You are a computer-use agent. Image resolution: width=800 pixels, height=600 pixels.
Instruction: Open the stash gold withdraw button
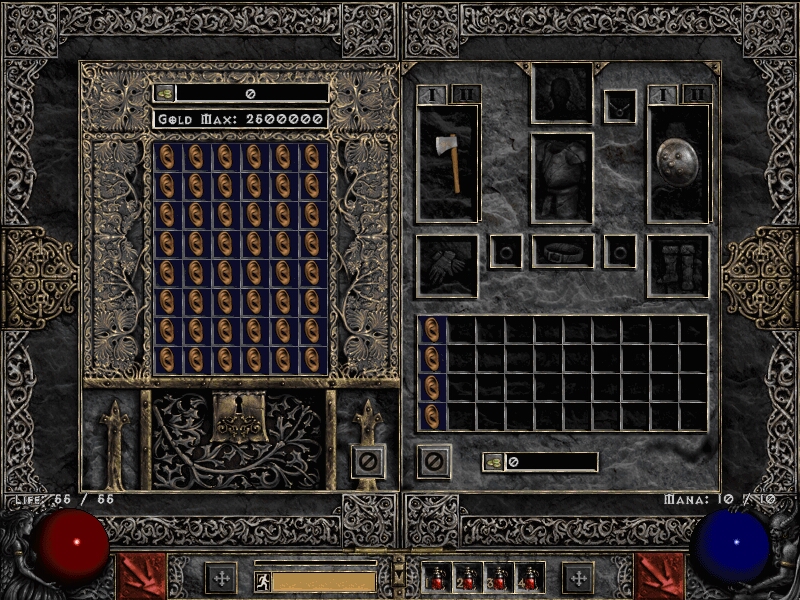(x=166, y=93)
